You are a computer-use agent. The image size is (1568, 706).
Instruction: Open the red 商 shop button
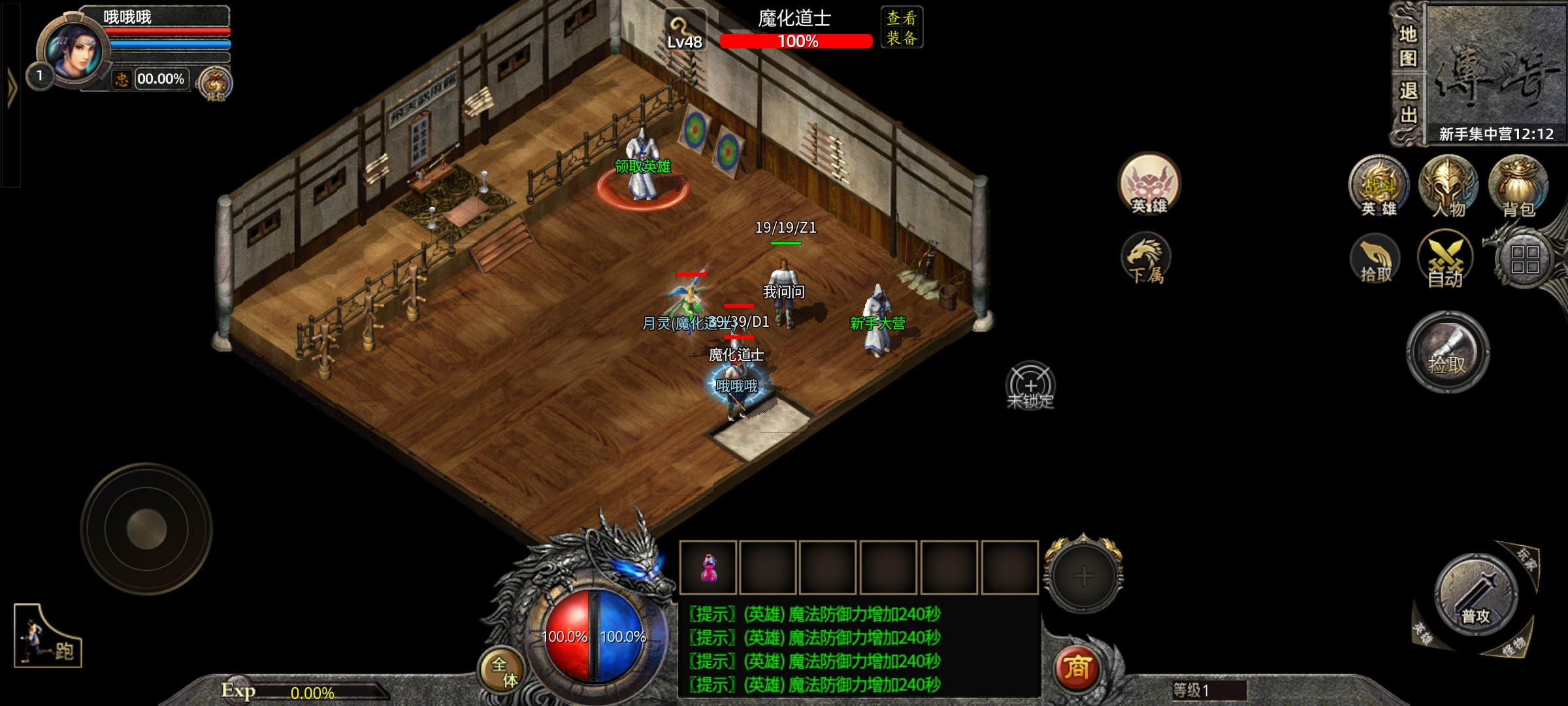point(1077,668)
